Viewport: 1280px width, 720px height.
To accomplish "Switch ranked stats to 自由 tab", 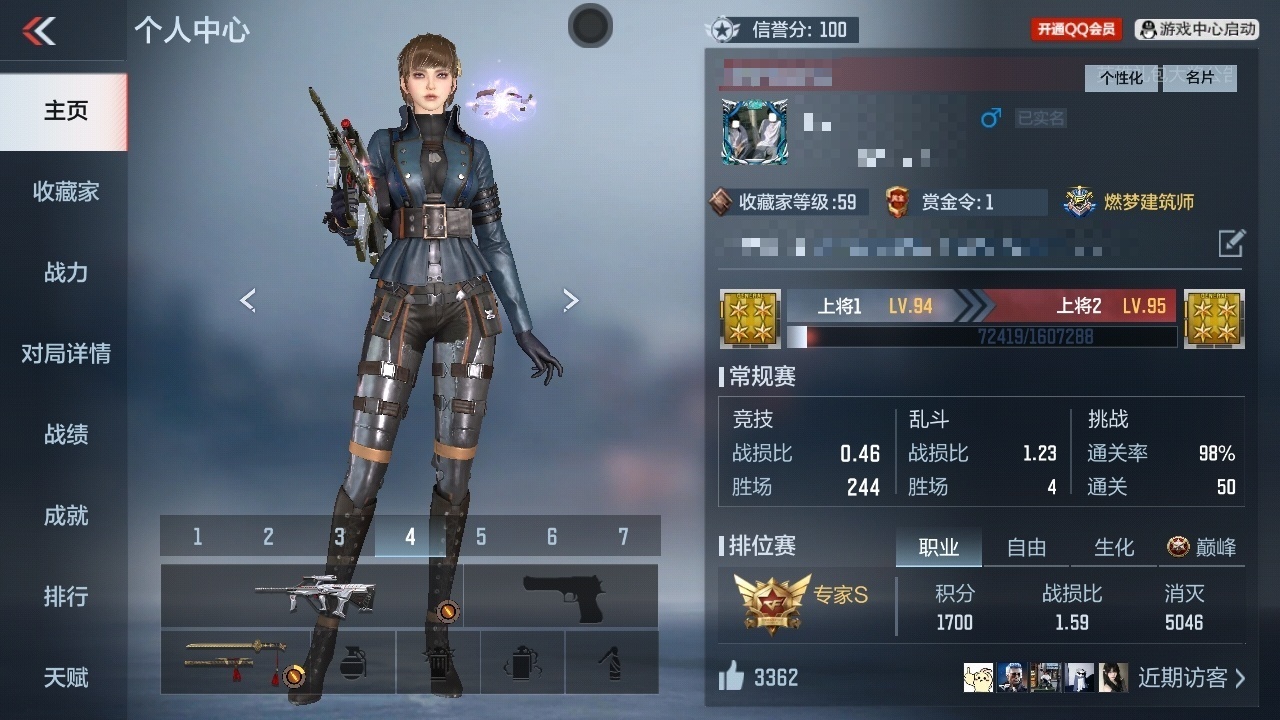I will coord(1026,547).
